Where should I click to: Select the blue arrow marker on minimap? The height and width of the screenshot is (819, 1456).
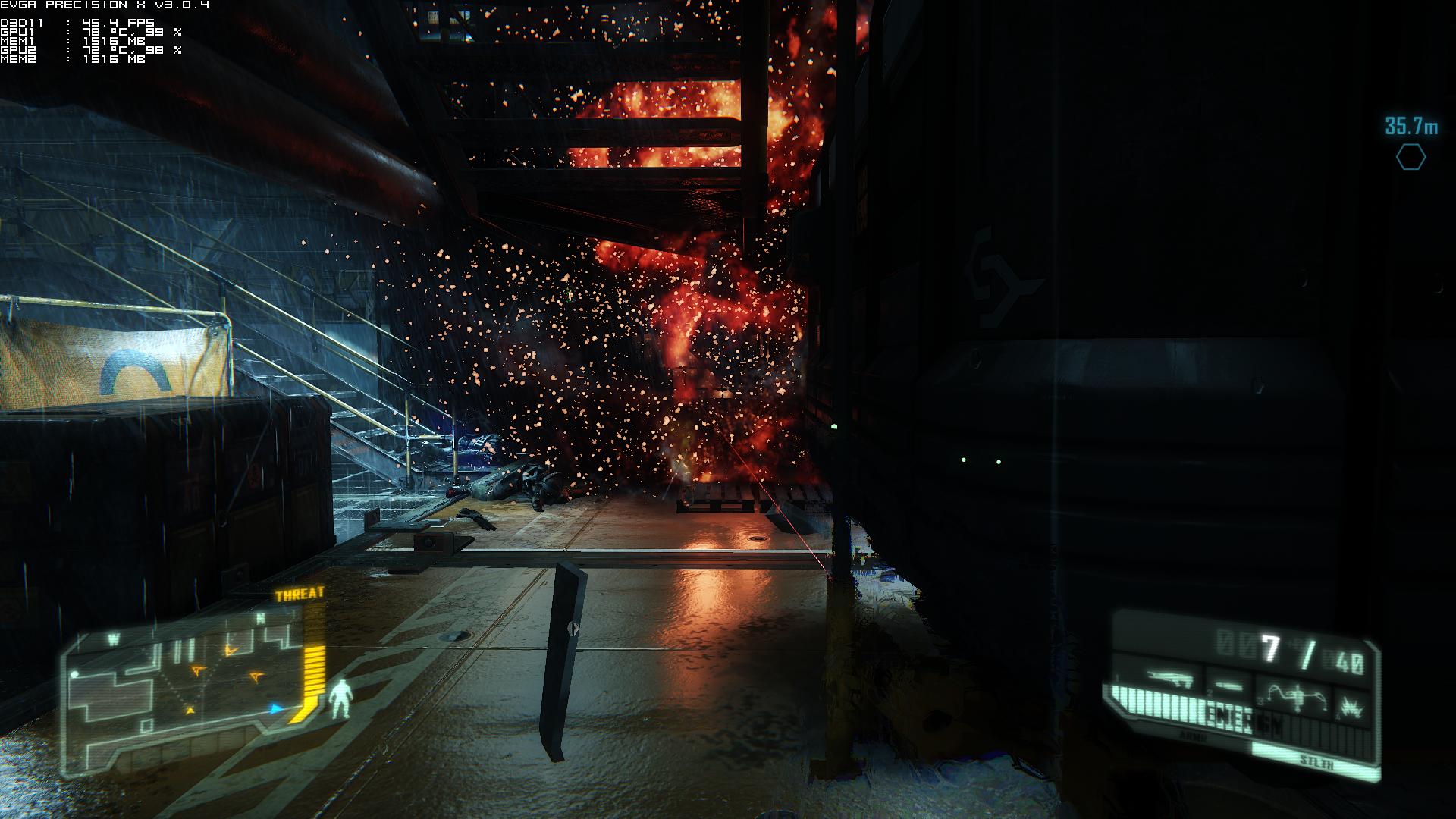(277, 709)
